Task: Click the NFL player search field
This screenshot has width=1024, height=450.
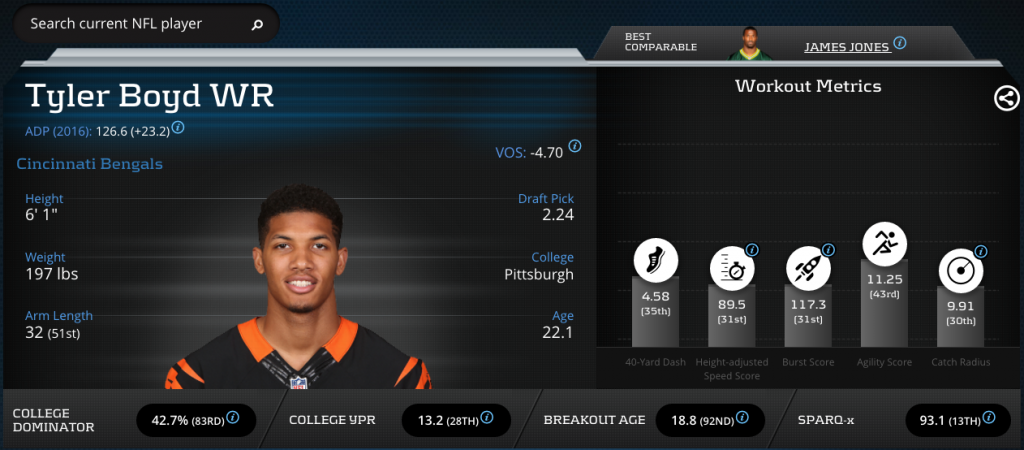Action: point(130,24)
